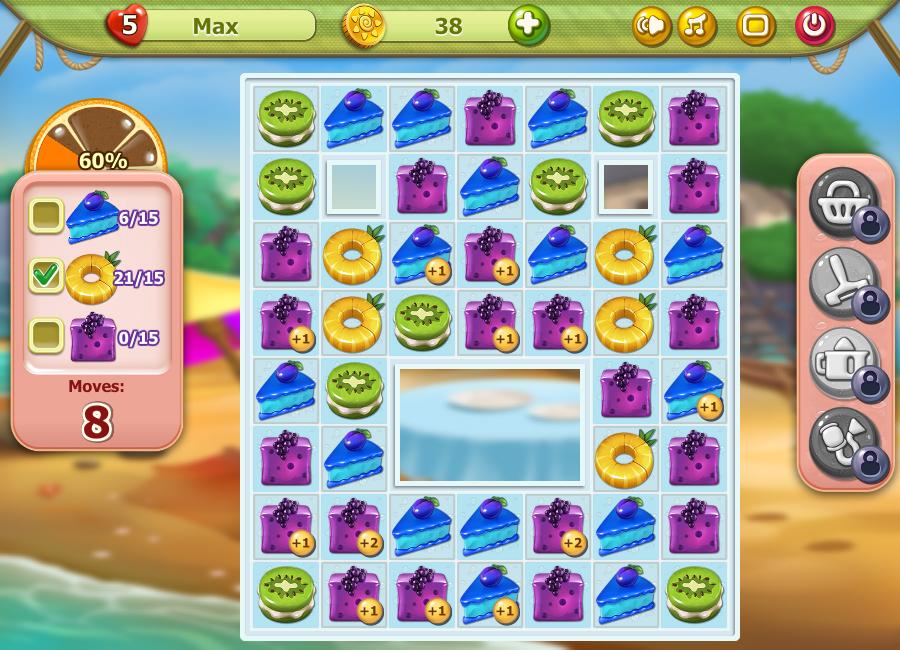900x650 pixels.
Task: Switch to fullscreen with the square button
Action: 756,26
